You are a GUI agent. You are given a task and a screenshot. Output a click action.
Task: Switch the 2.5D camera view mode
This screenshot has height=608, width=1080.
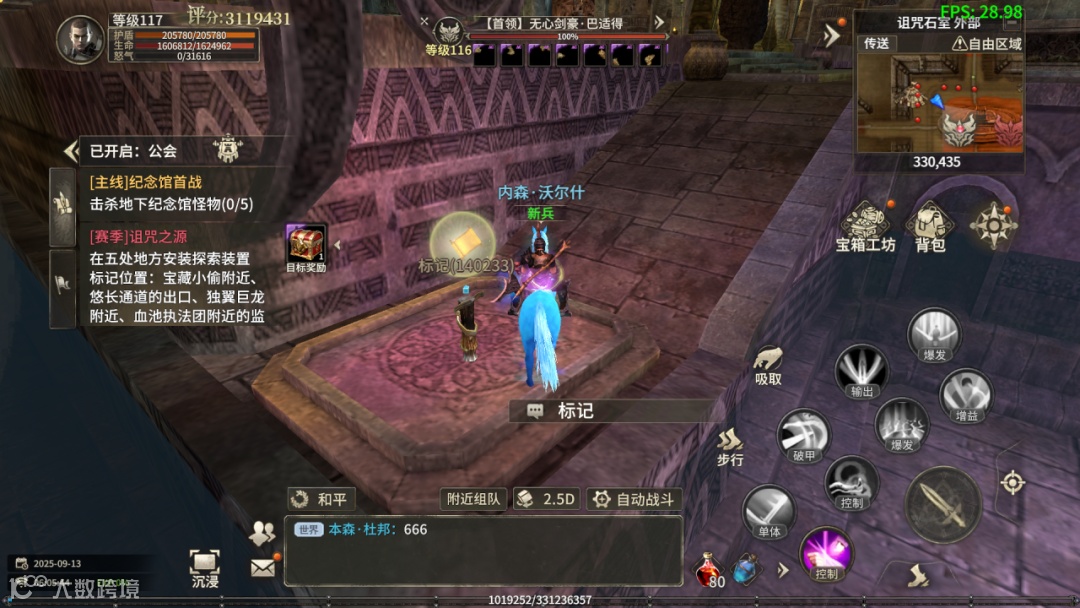(548, 499)
